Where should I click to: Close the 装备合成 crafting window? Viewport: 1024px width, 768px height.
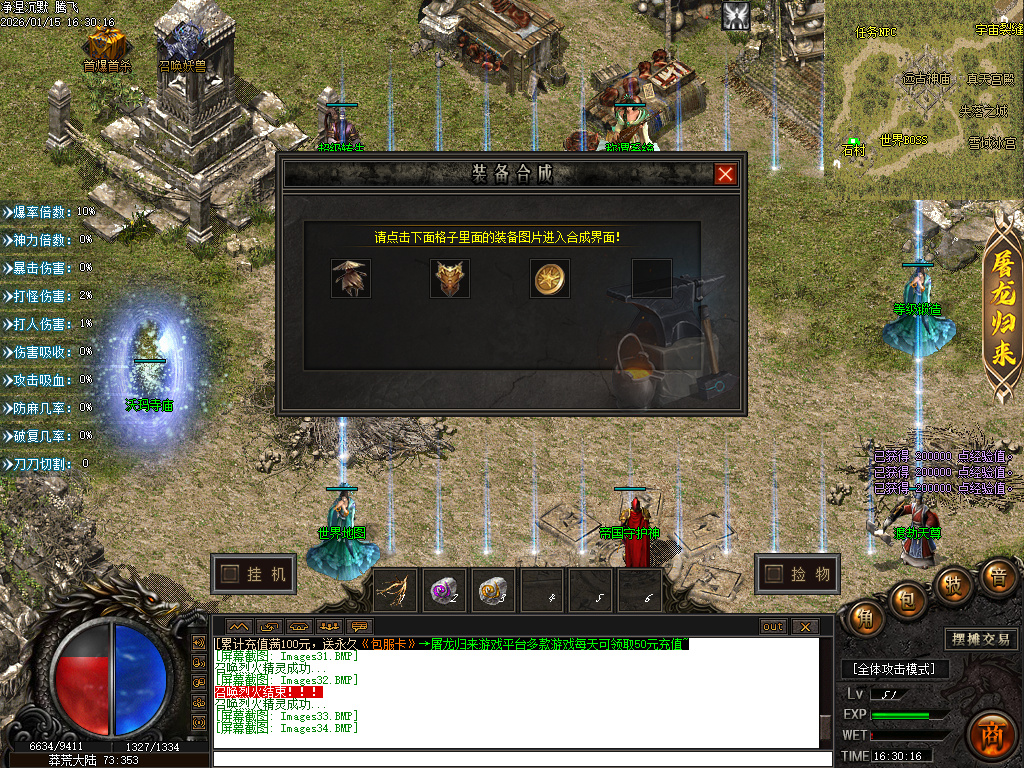[x=725, y=175]
